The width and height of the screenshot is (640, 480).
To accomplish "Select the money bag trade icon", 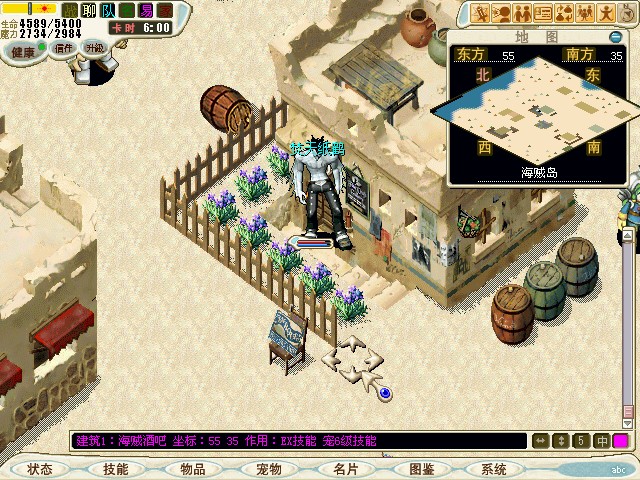I will tap(566, 13).
